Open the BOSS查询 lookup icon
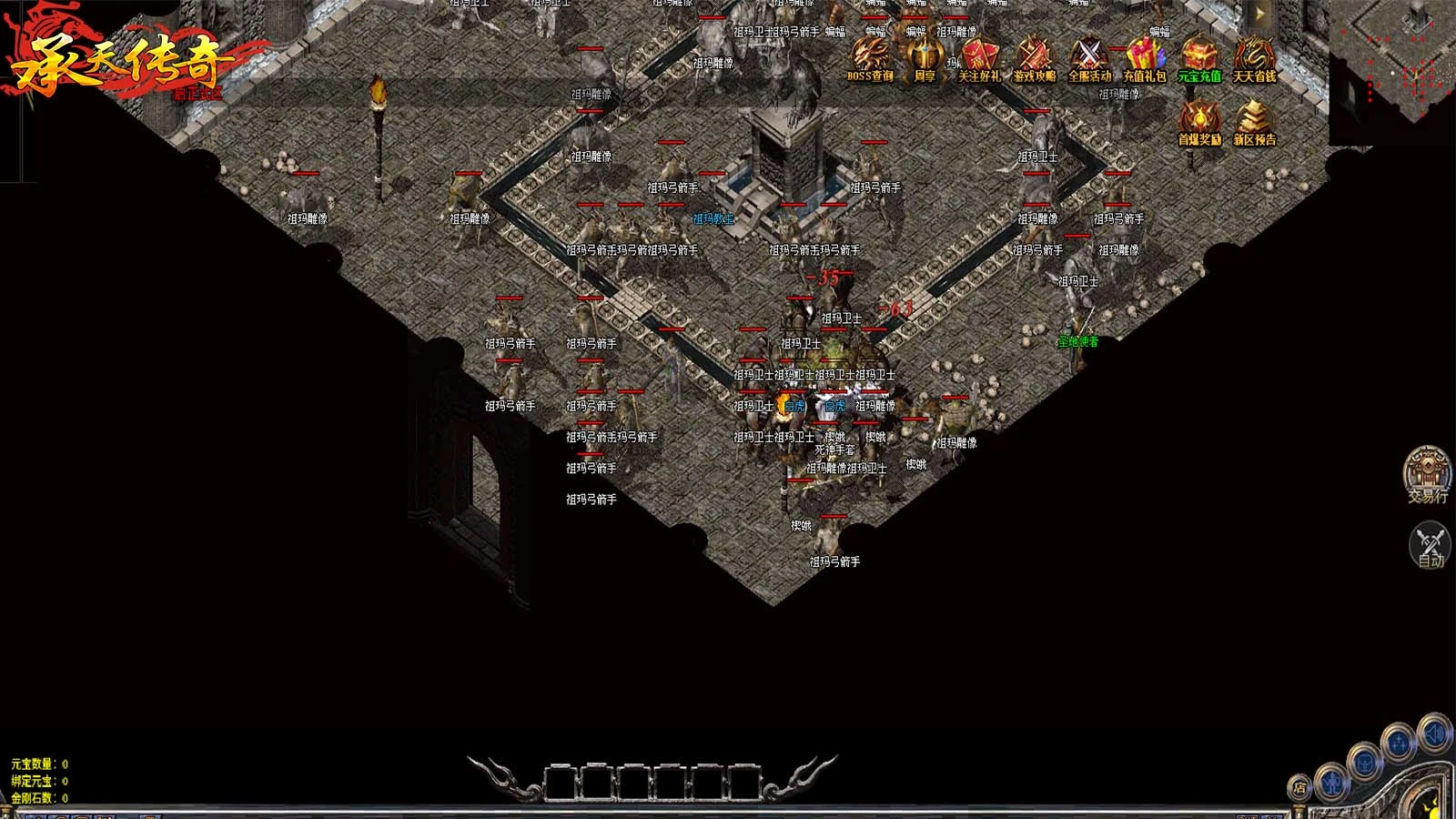 pos(870,59)
